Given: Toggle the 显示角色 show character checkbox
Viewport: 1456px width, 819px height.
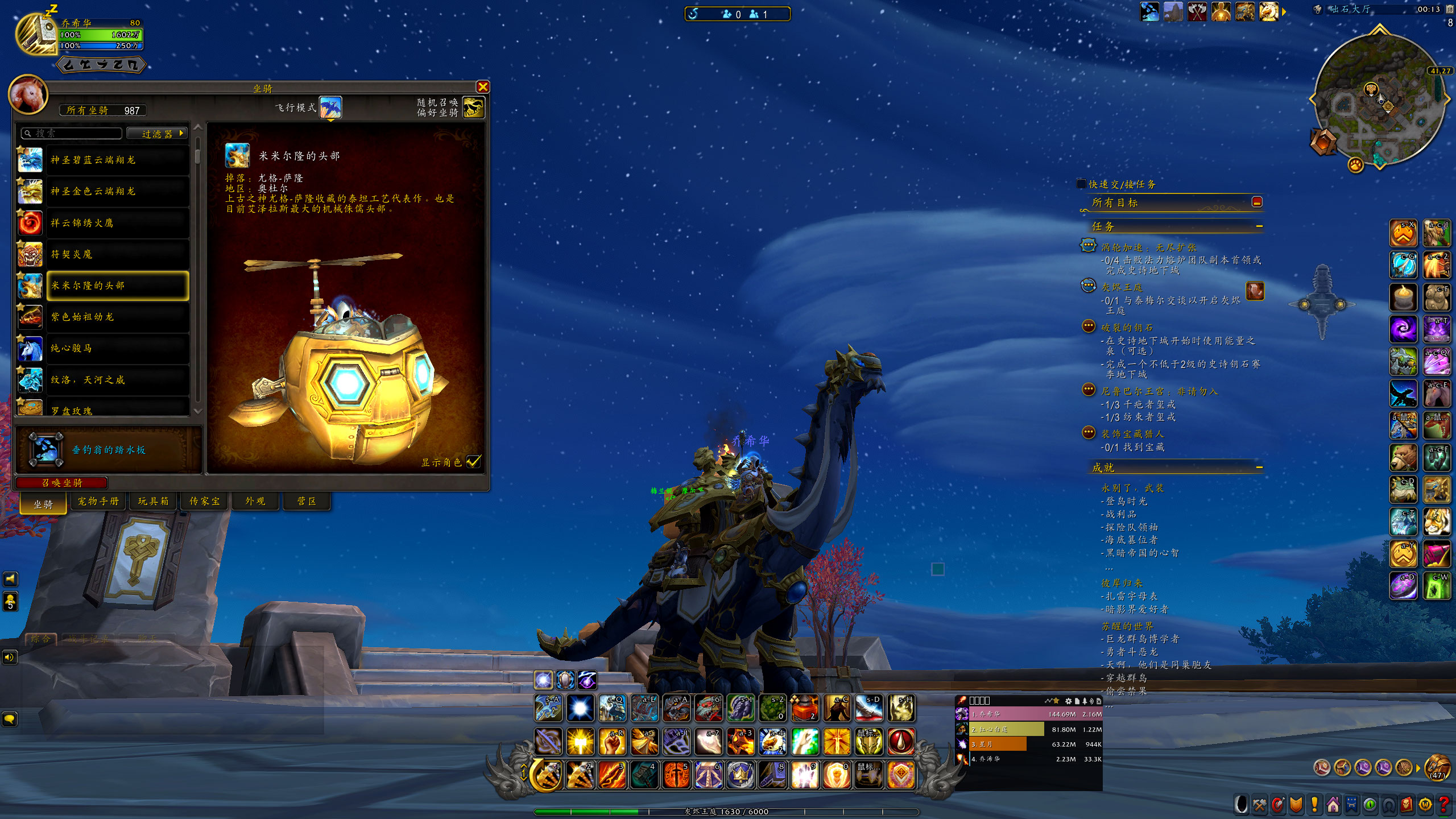Looking at the screenshot, I should (x=473, y=462).
